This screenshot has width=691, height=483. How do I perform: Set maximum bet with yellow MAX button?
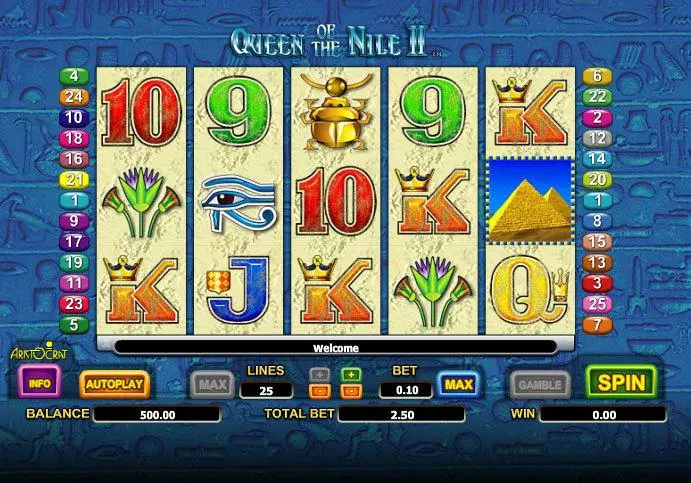coord(456,384)
